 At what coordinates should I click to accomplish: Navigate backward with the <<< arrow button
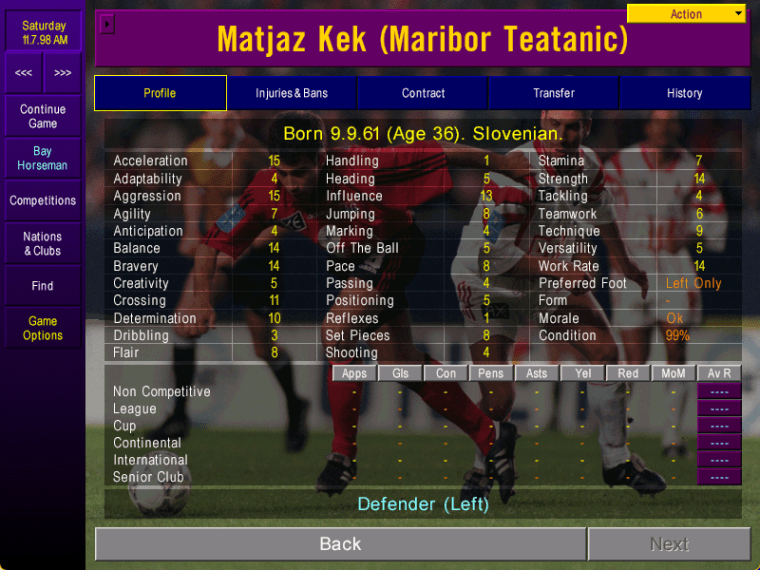pos(23,73)
